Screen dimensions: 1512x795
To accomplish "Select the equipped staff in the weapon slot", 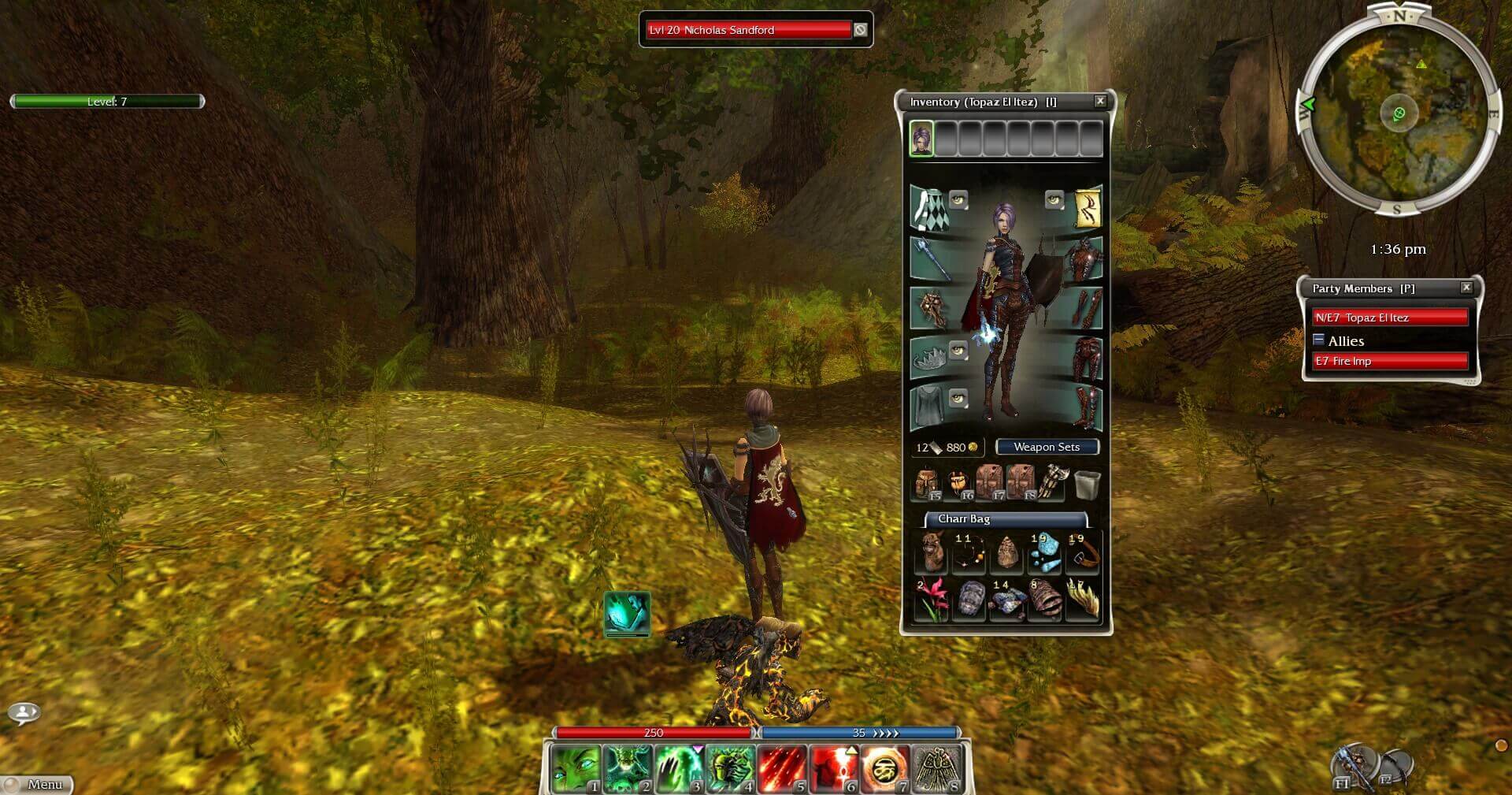I will tap(933, 259).
